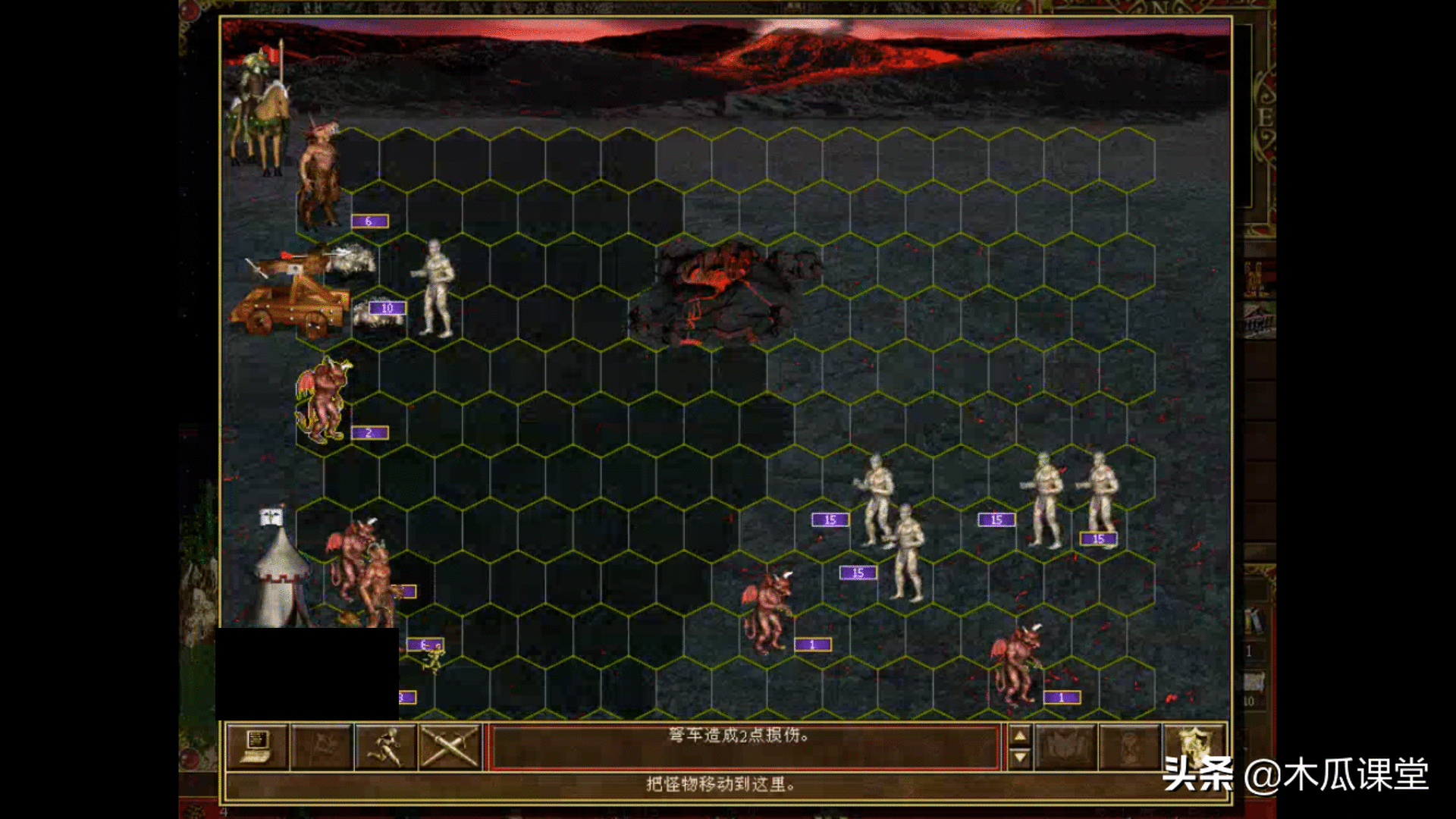Toggle auto-combat with the crossed swords
Image resolution: width=1456 pixels, height=819 pixels.
tap(450, 747)
